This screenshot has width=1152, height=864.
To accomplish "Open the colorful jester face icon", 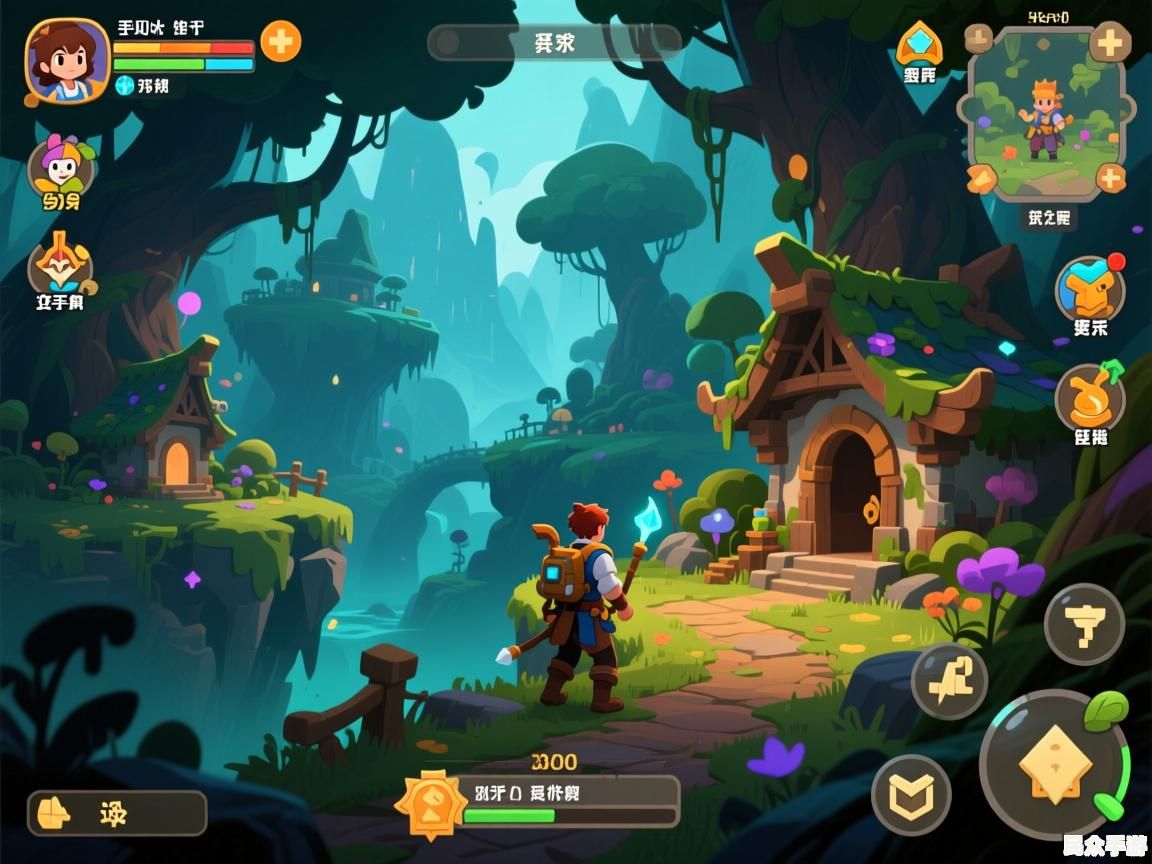I will (x=61, y=167).
